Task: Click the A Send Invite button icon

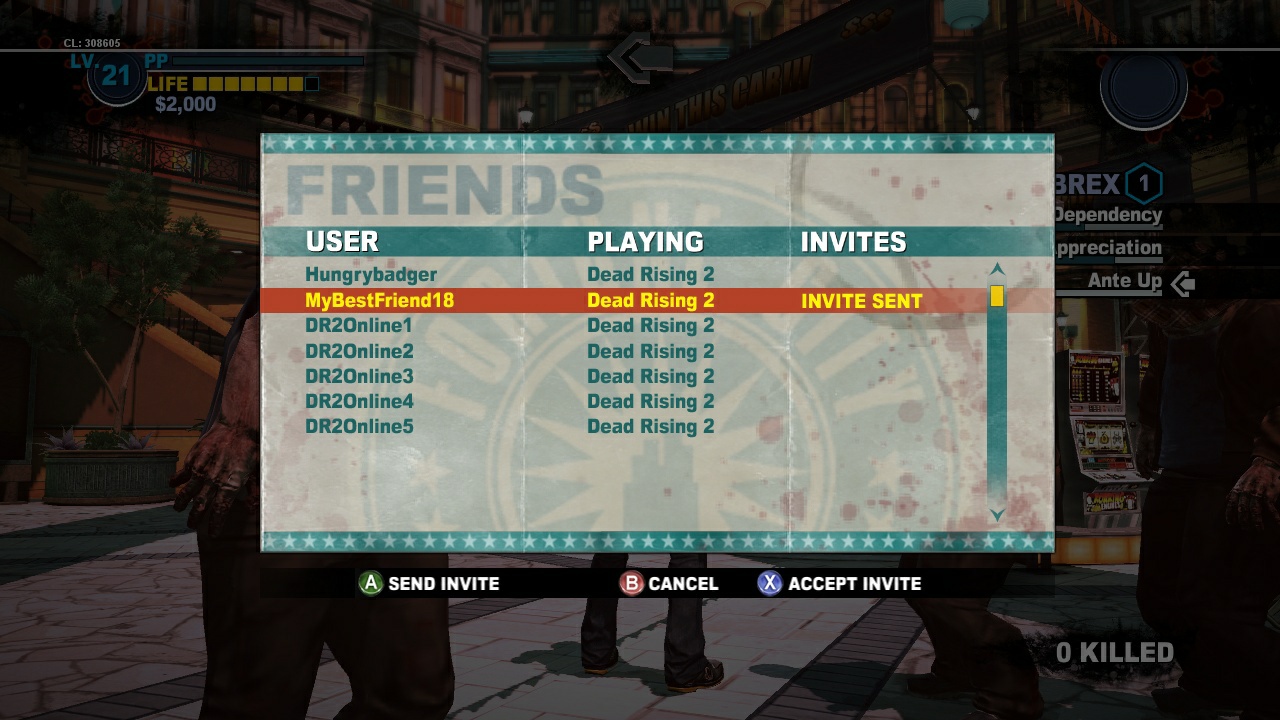Action: [369, 584]
